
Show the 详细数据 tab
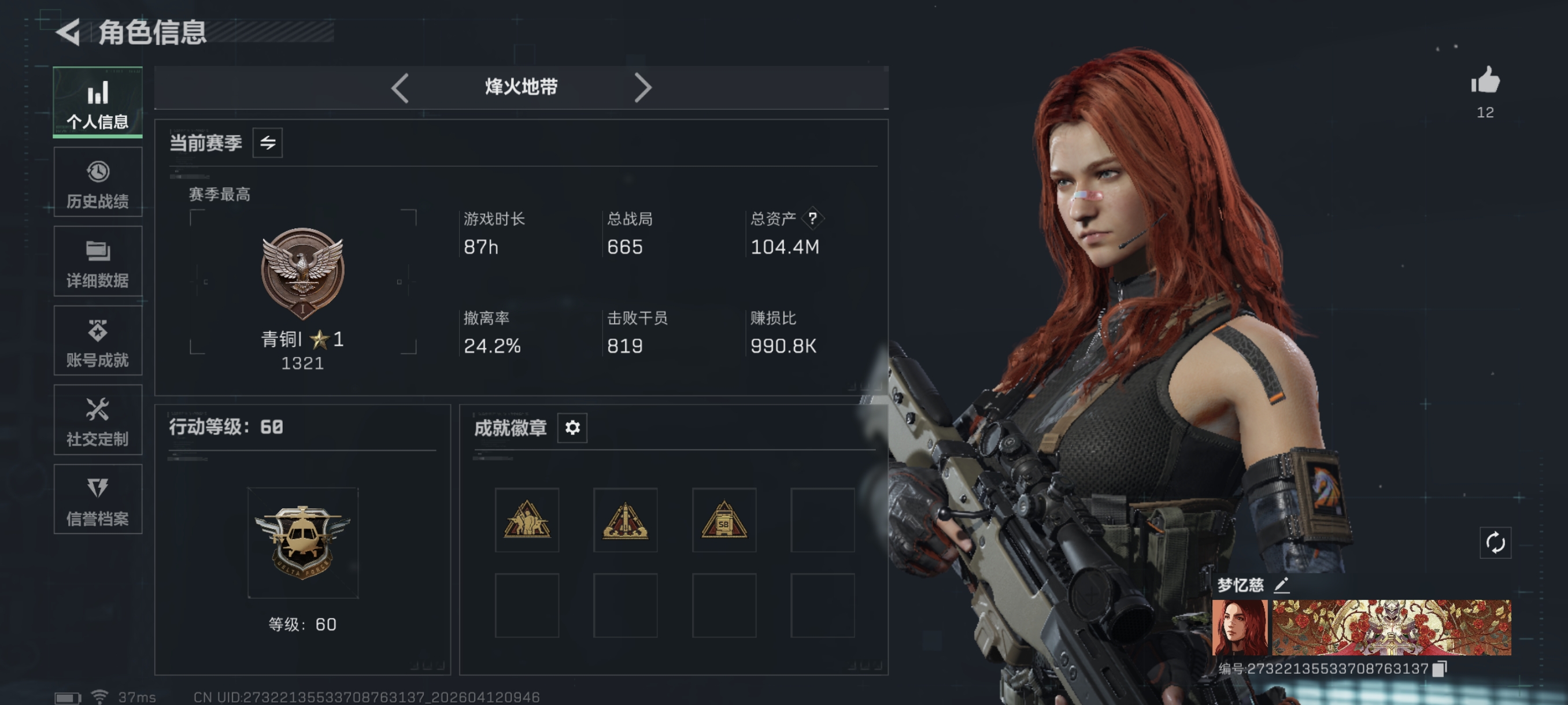(x=97, y=262)
